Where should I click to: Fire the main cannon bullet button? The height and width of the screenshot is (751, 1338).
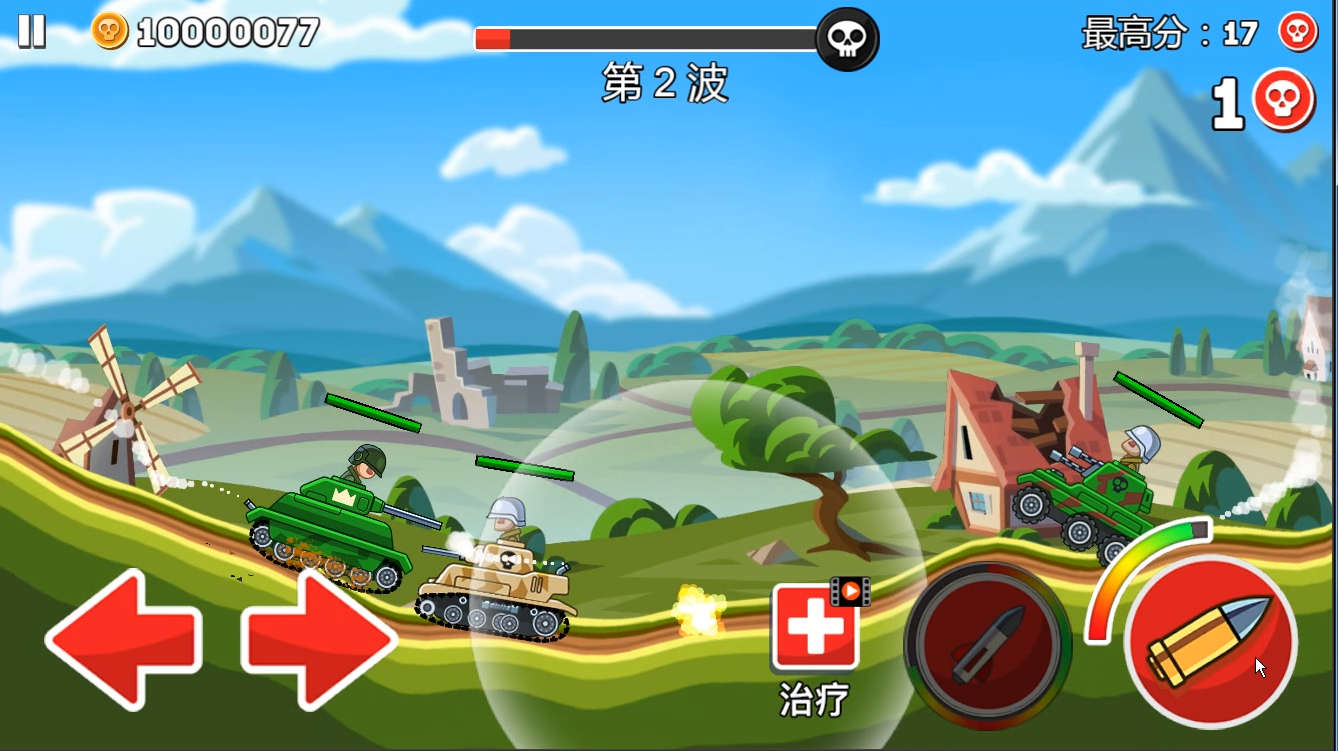1211,640
